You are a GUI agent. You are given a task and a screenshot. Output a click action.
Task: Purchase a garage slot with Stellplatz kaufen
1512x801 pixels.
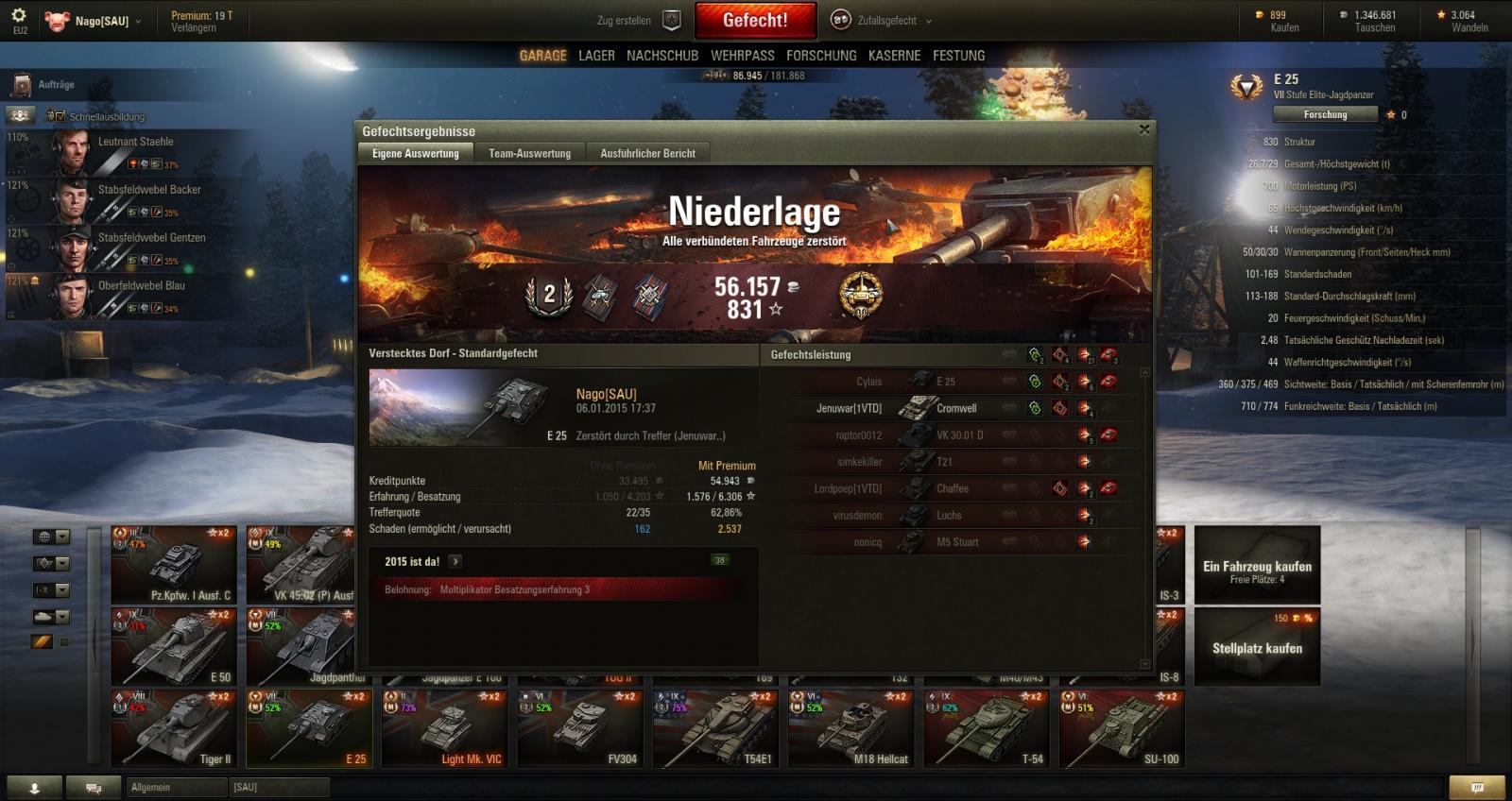point(1257,647)
